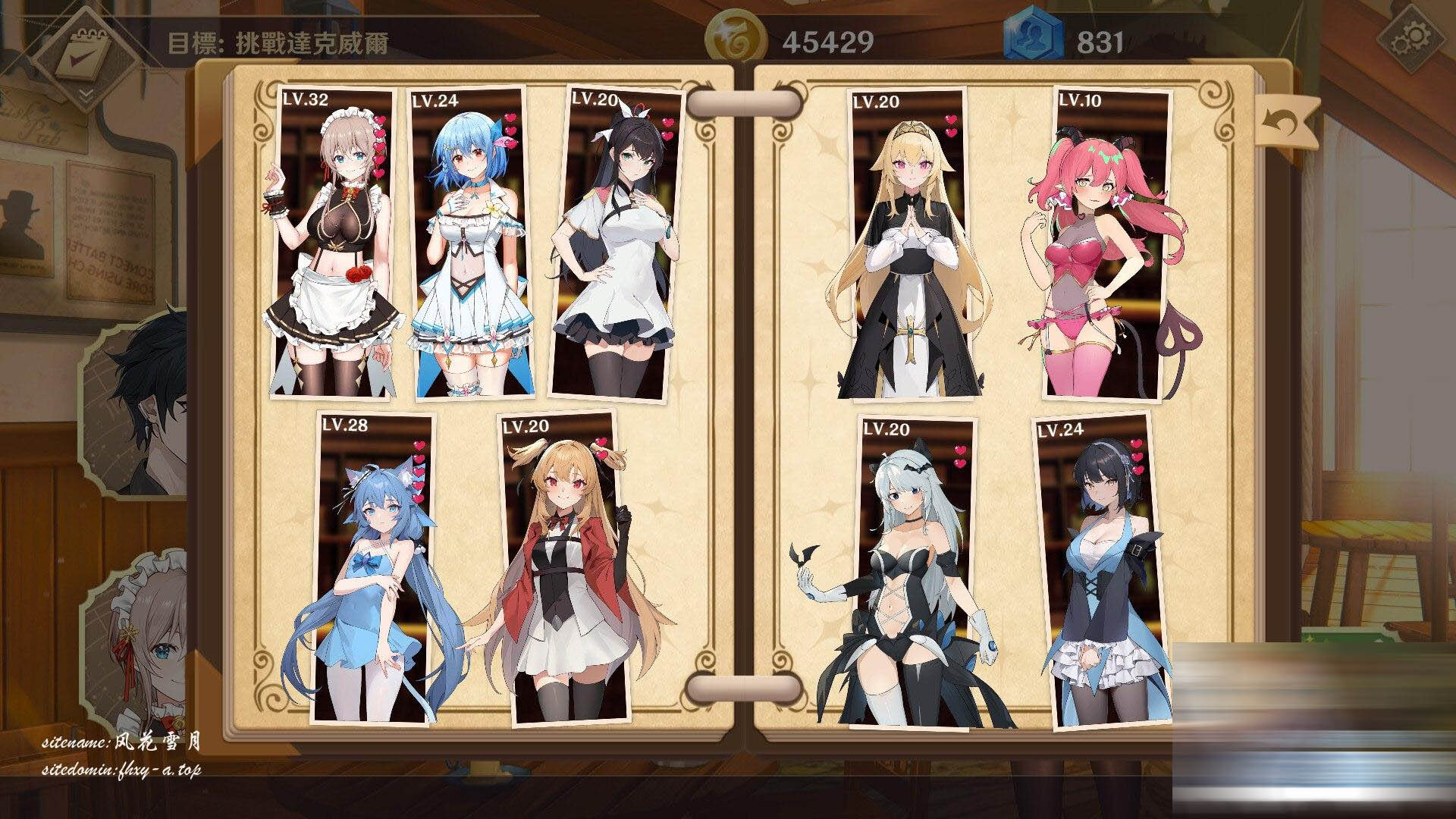This screenshot has width=1456, height=819.
Task: Pick the LV.20 black-haired girl card
Action: pos(614,243)
